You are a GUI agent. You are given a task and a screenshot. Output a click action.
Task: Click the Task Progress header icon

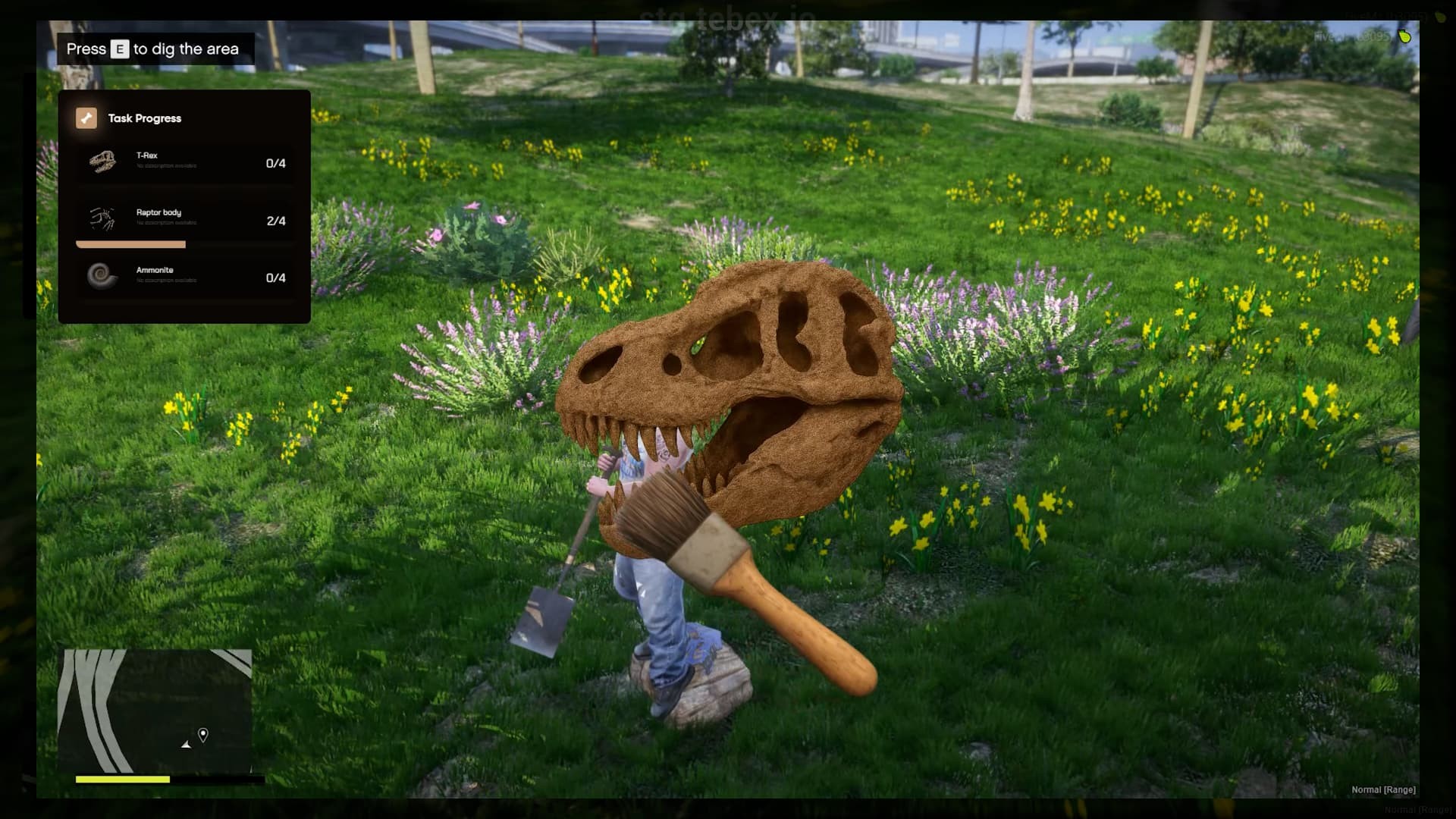click(x=86, y=118)
